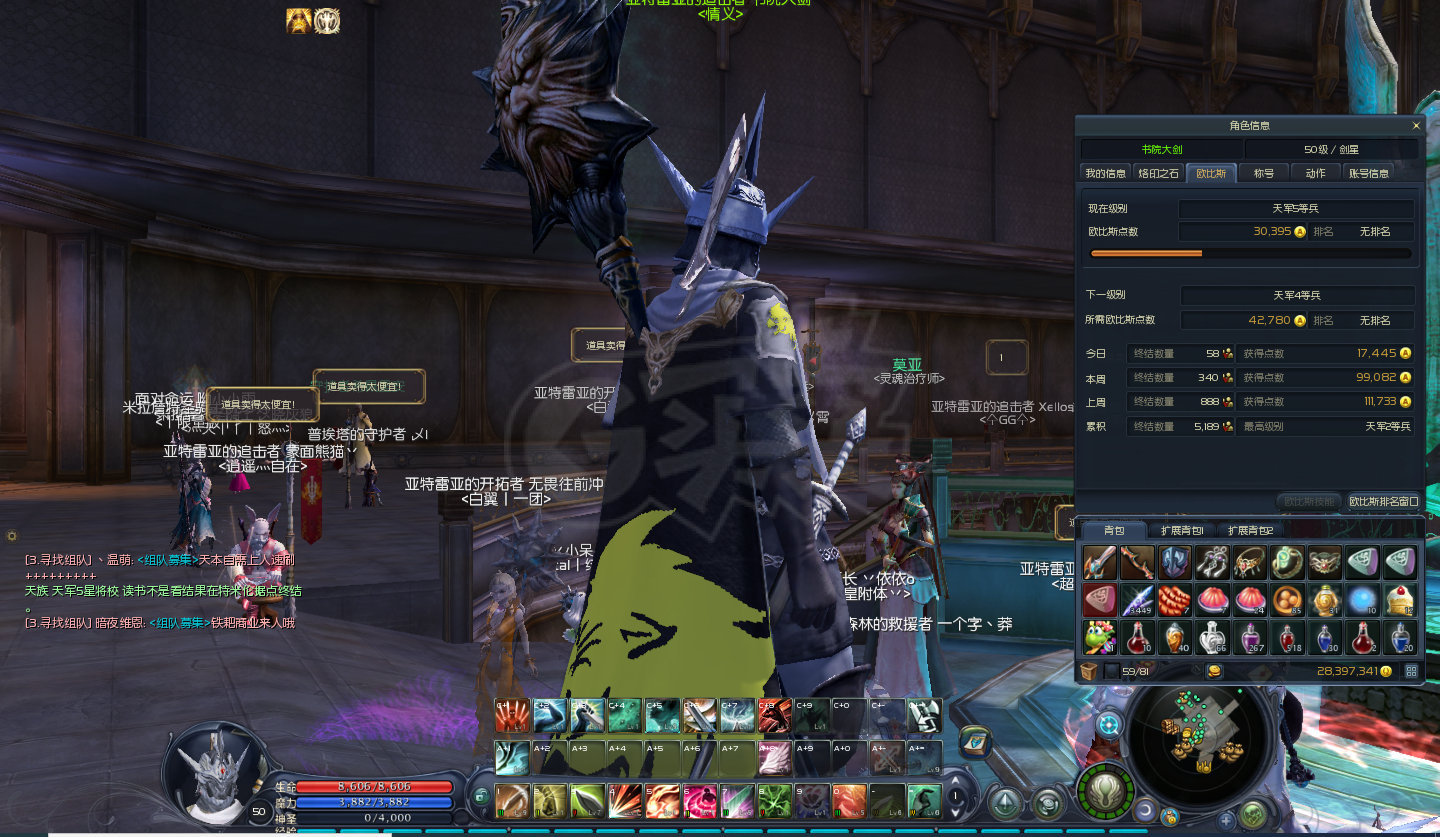
Task: Choose the glowing blue orb item
Action: coord(1362,600)
